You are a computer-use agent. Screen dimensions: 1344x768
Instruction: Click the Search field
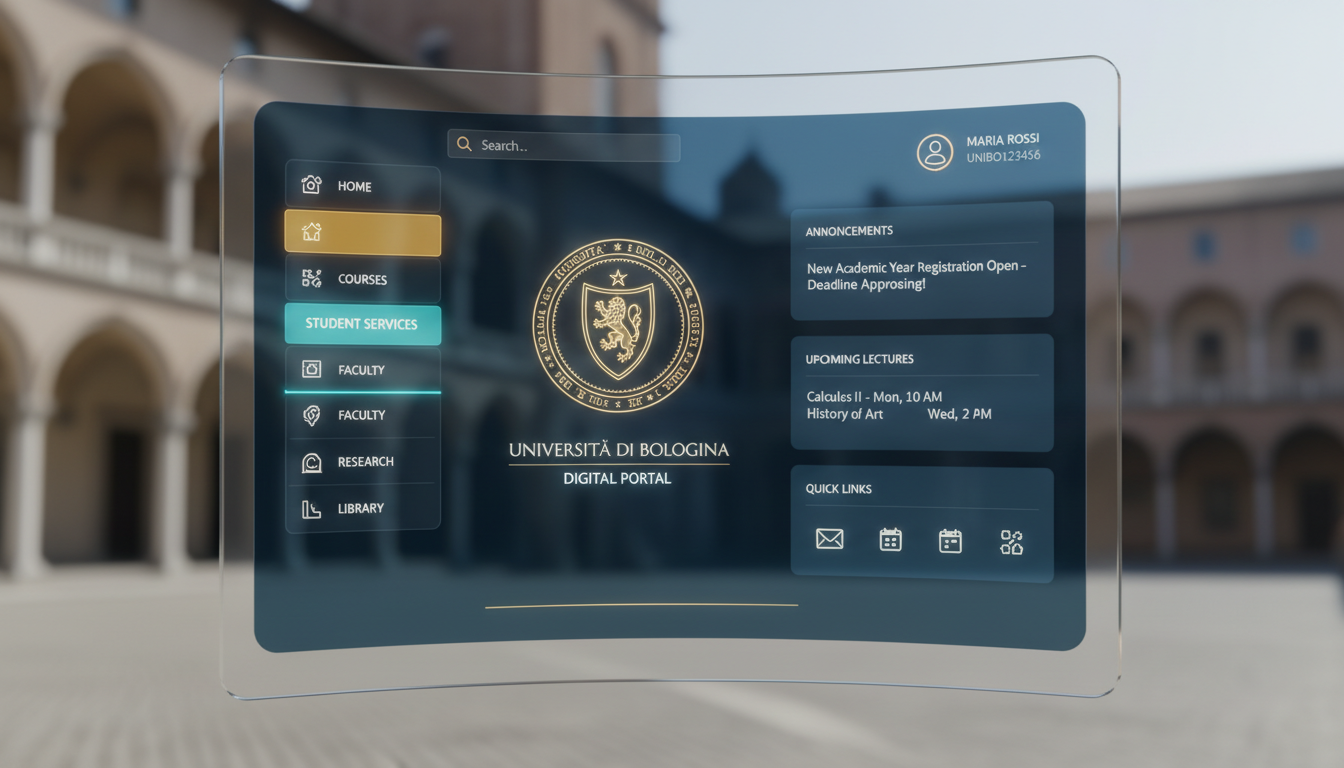coord(564,146)
